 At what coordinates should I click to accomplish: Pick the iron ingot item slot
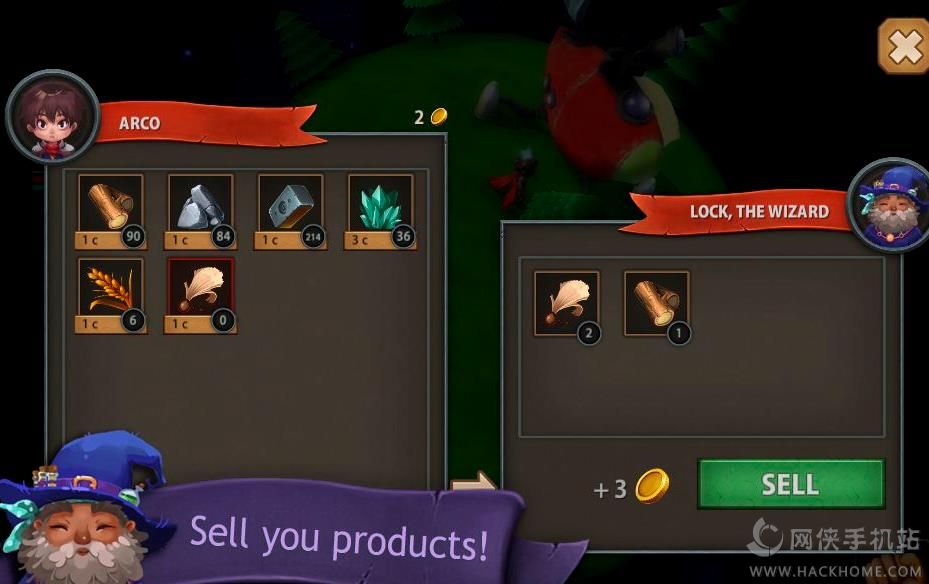pos(290,206)
